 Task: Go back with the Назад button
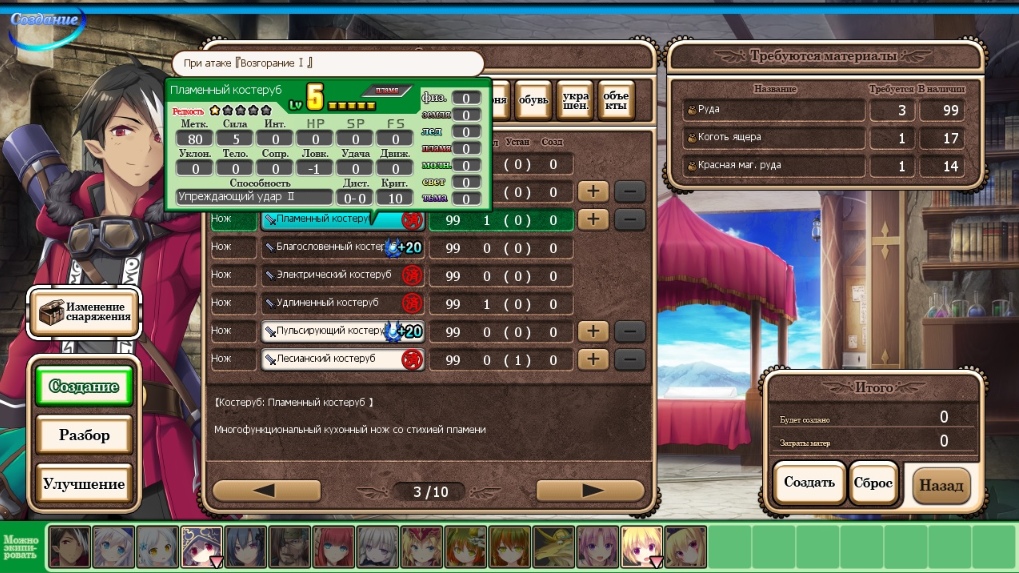click(941, 486)
